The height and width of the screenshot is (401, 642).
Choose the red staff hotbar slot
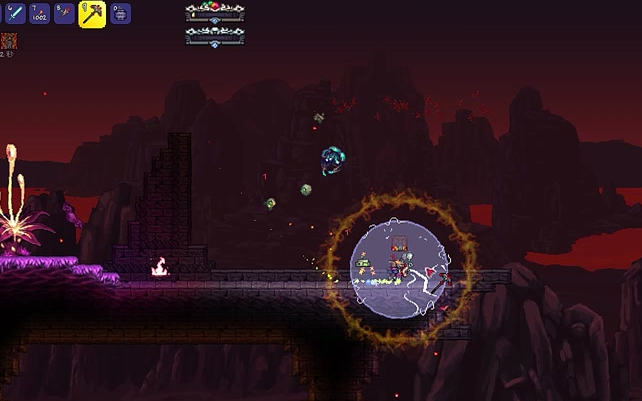tap(65, 14)
